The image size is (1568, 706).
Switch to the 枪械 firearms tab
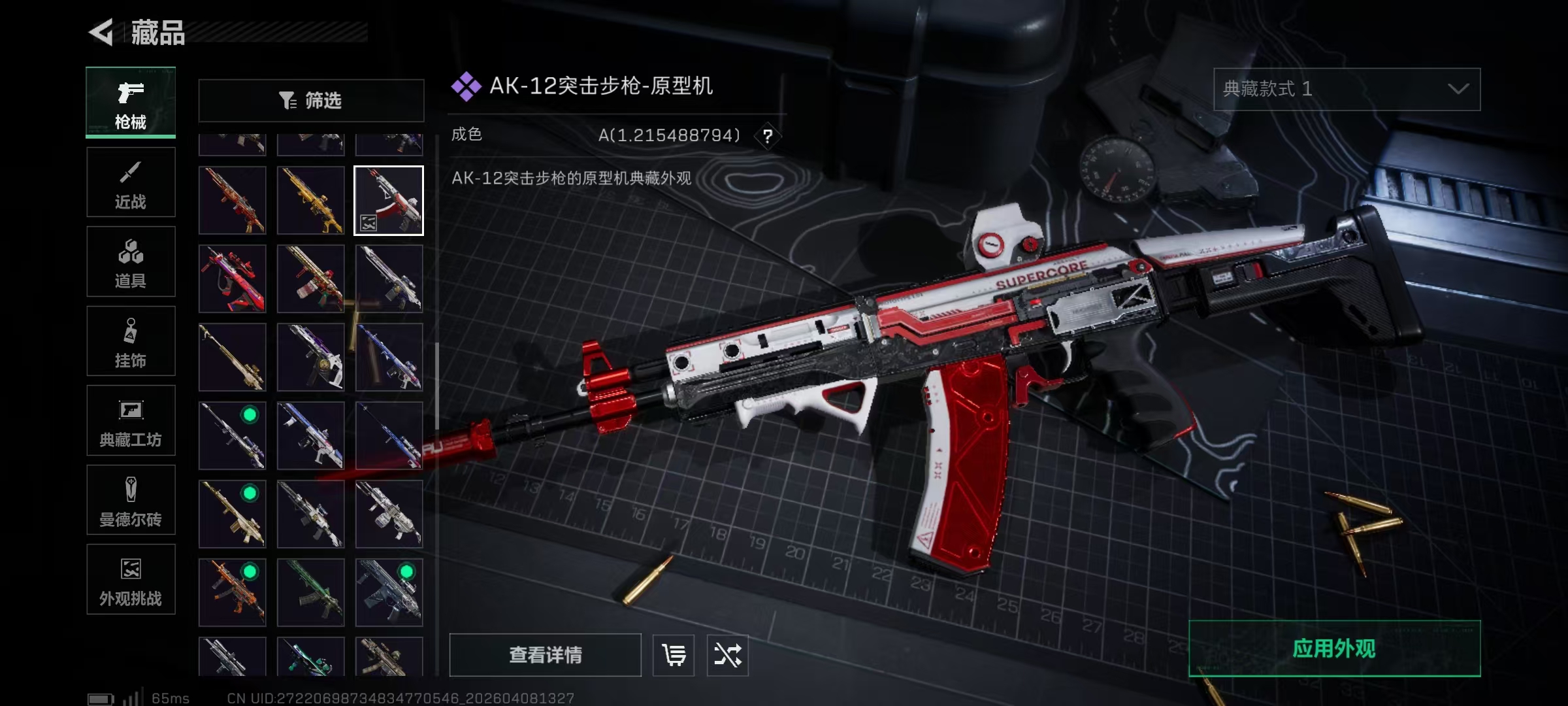click(131, 103)
